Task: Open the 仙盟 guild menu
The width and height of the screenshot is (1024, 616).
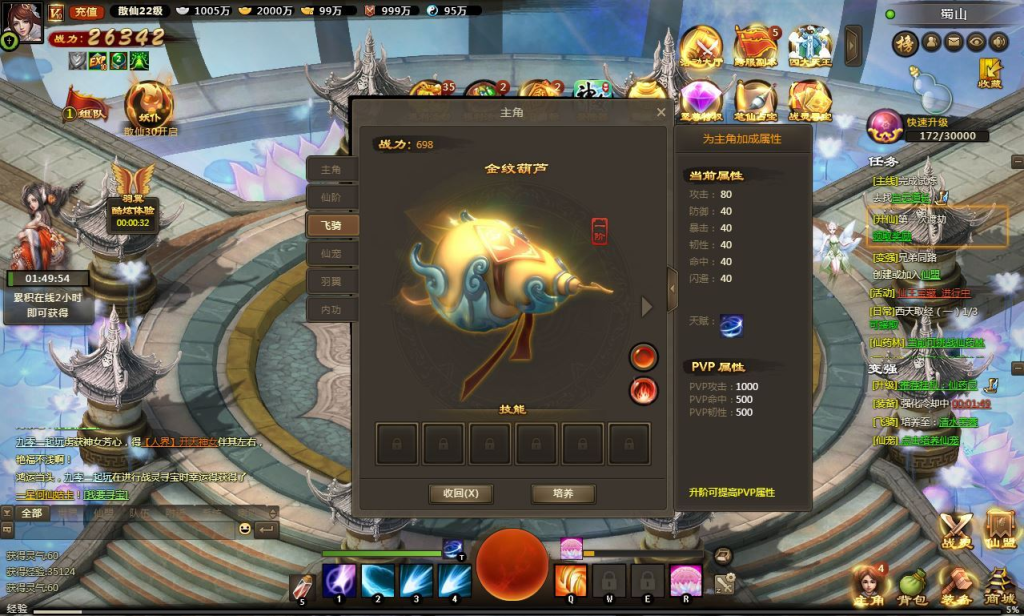Action: click(1000, 528)
